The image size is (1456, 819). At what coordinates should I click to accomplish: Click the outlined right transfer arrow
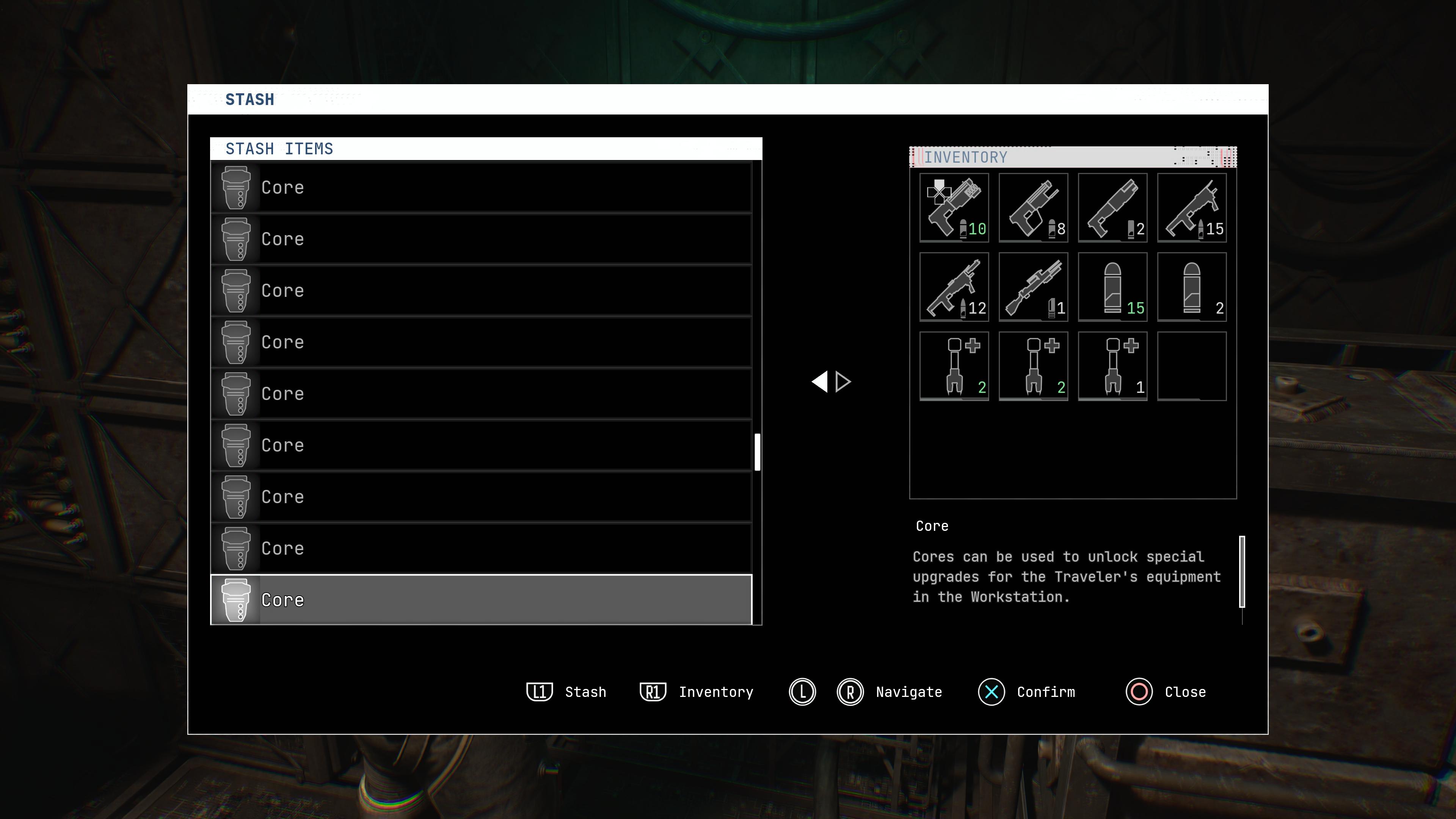[843, 381]
